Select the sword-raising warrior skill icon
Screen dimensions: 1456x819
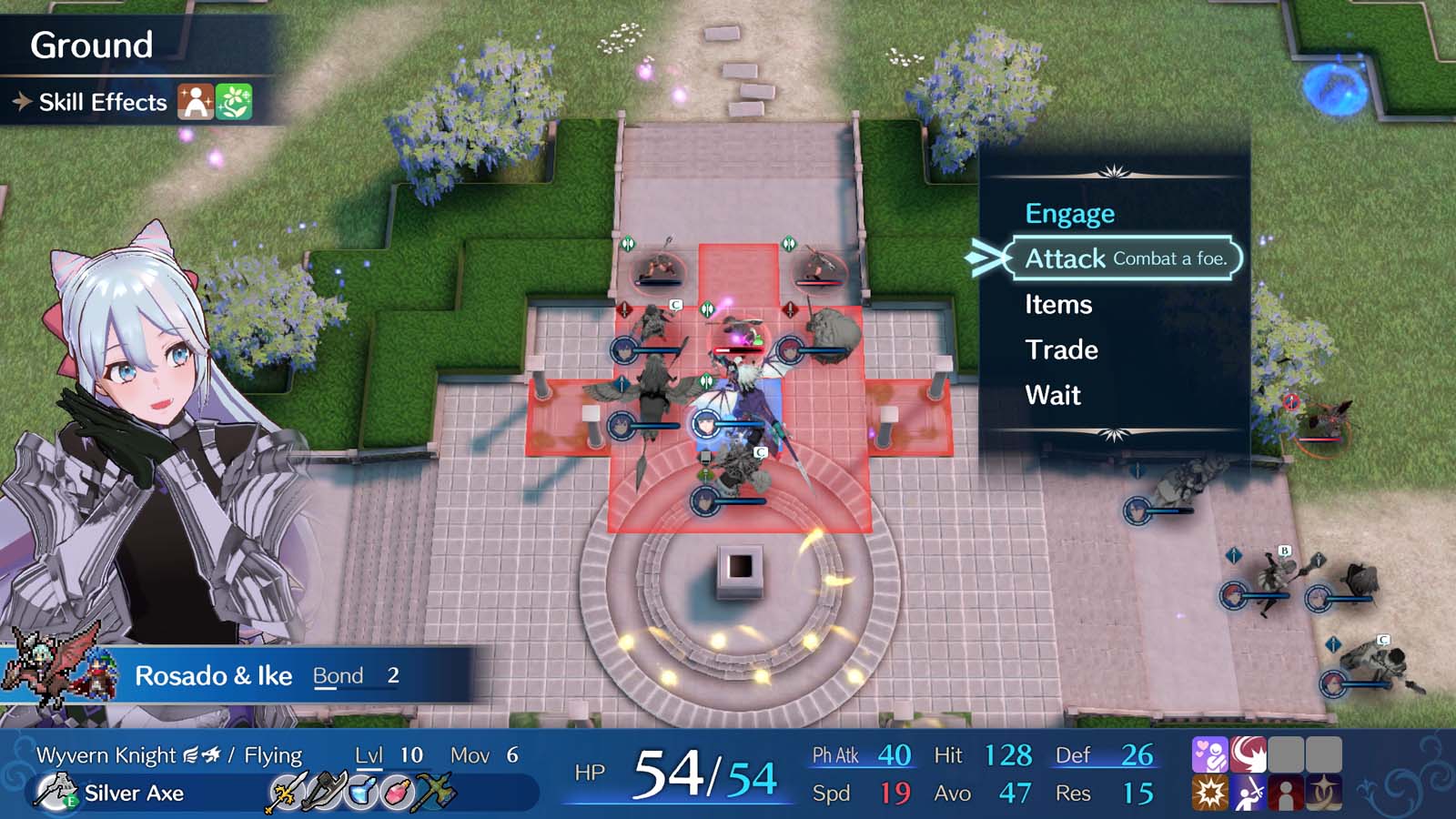click(x=1249, y=794)
